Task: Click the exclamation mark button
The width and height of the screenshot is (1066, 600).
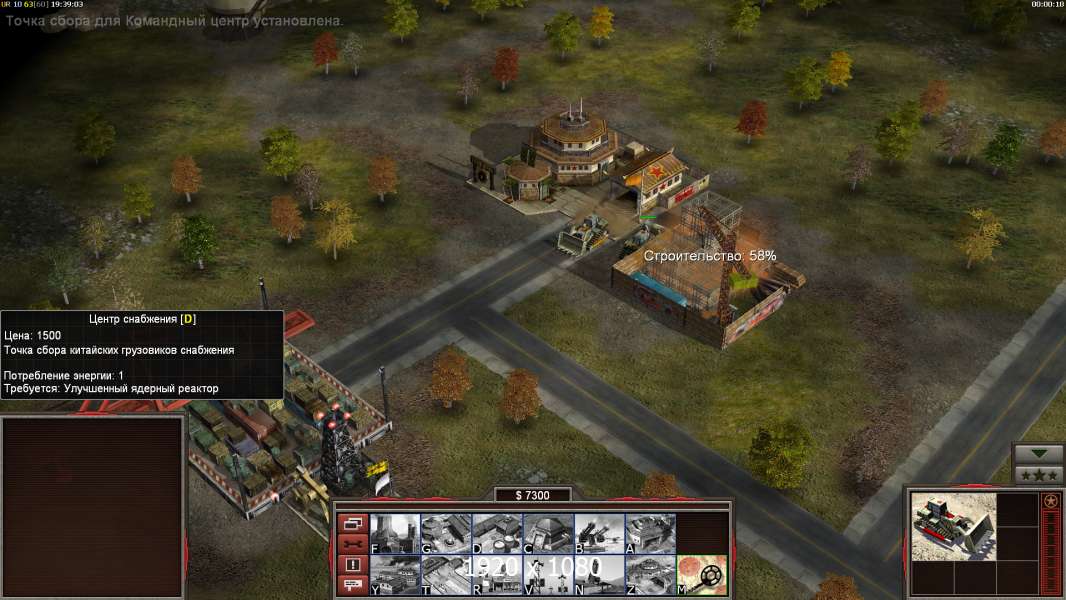Action: [x=353, y=565]
